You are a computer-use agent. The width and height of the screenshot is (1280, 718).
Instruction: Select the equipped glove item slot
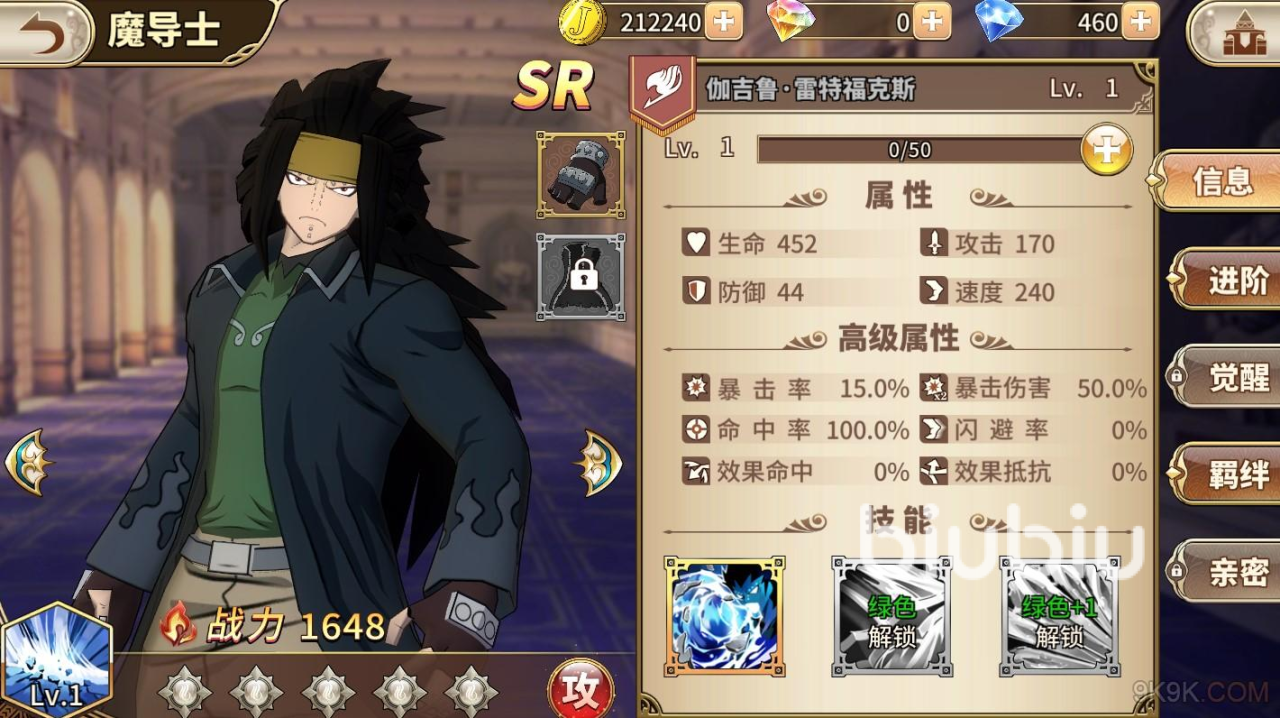(x=581, y=175)
